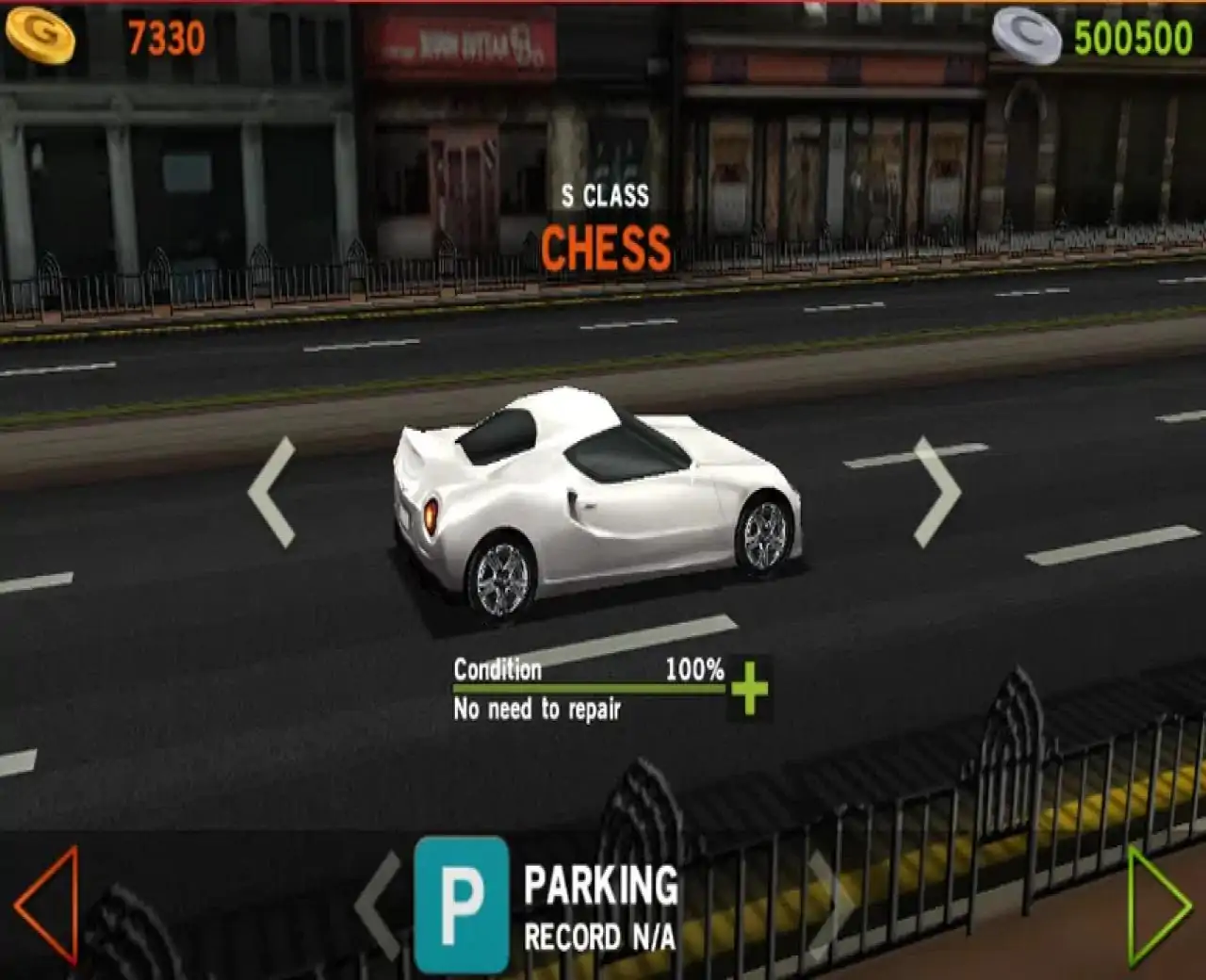
Task: Show the next car with the right arrow
Action: click(x=937, y=492)
